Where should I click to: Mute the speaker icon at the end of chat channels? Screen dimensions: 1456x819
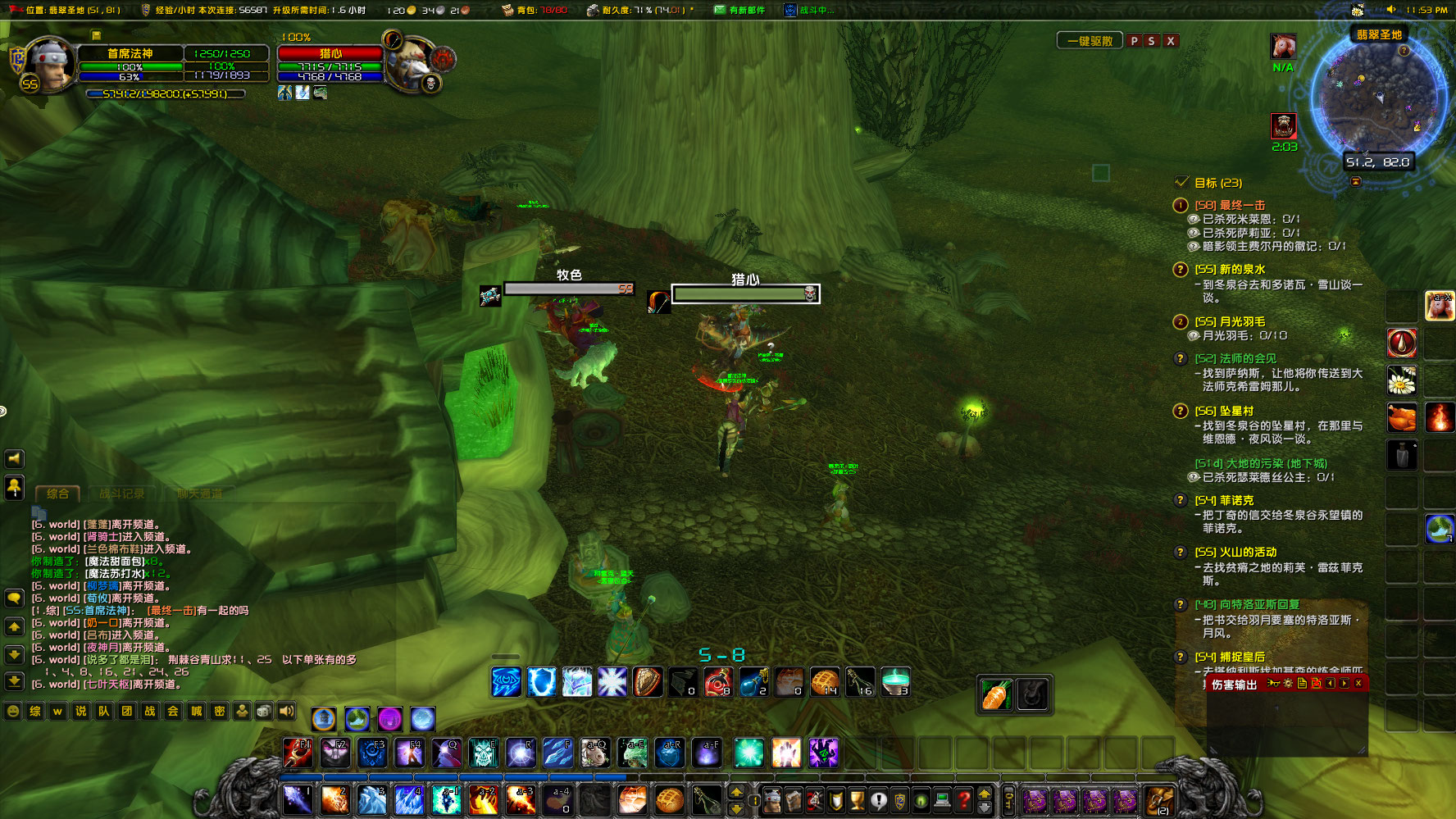[x=285, y=712]
